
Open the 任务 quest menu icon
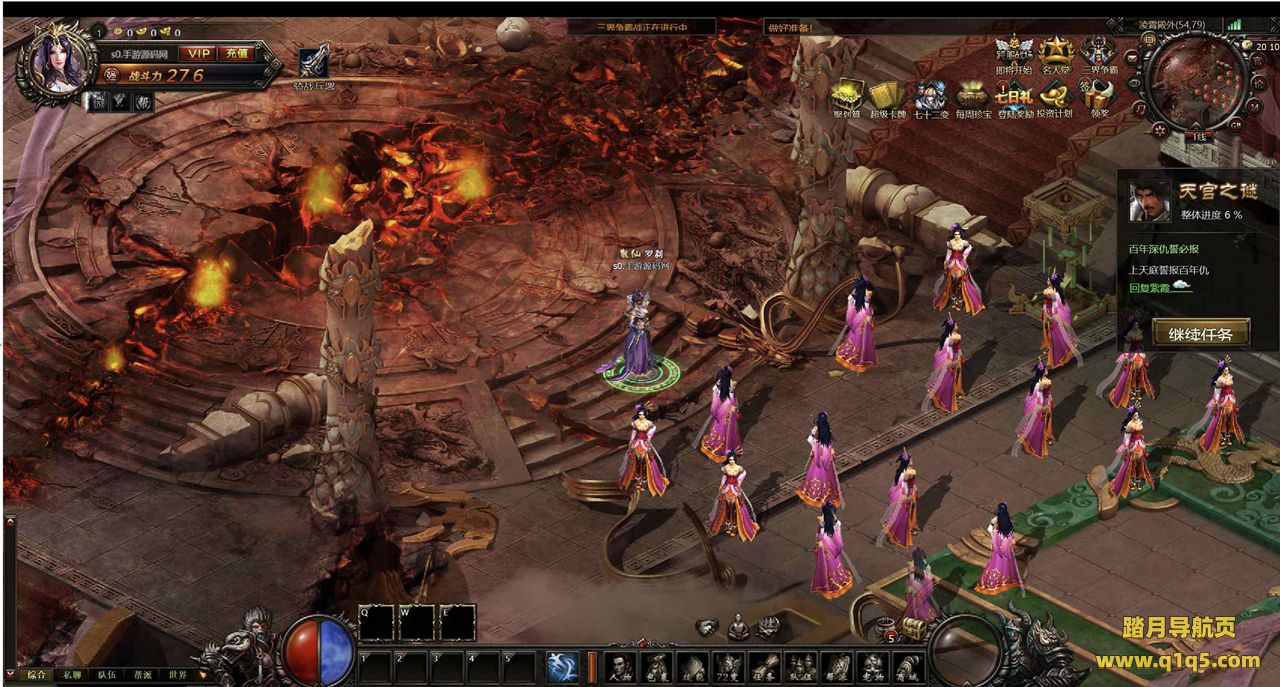click(763, 667)
